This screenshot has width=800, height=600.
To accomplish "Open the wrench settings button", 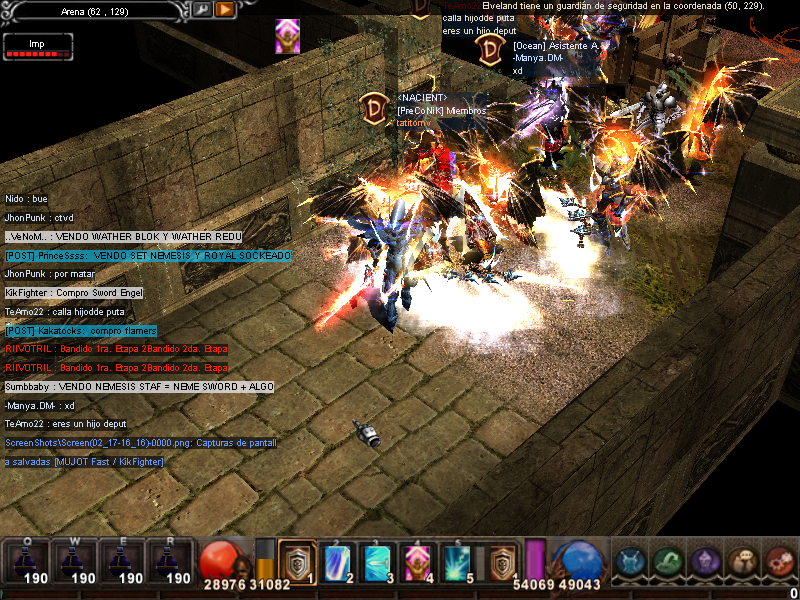I will (x=202, y=9).
